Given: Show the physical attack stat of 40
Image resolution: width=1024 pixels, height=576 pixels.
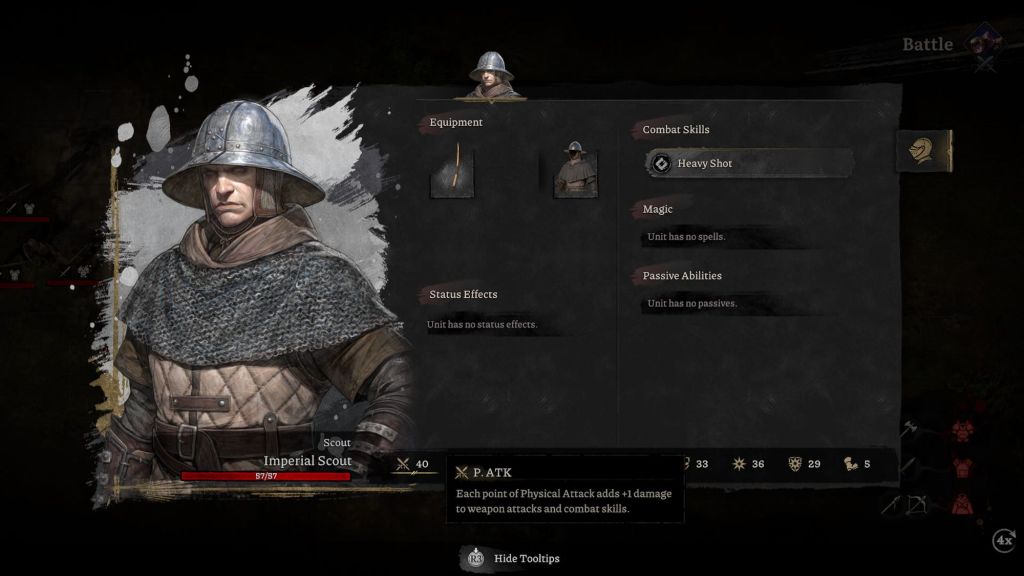Looking at the screenshot, I should 413,464.
